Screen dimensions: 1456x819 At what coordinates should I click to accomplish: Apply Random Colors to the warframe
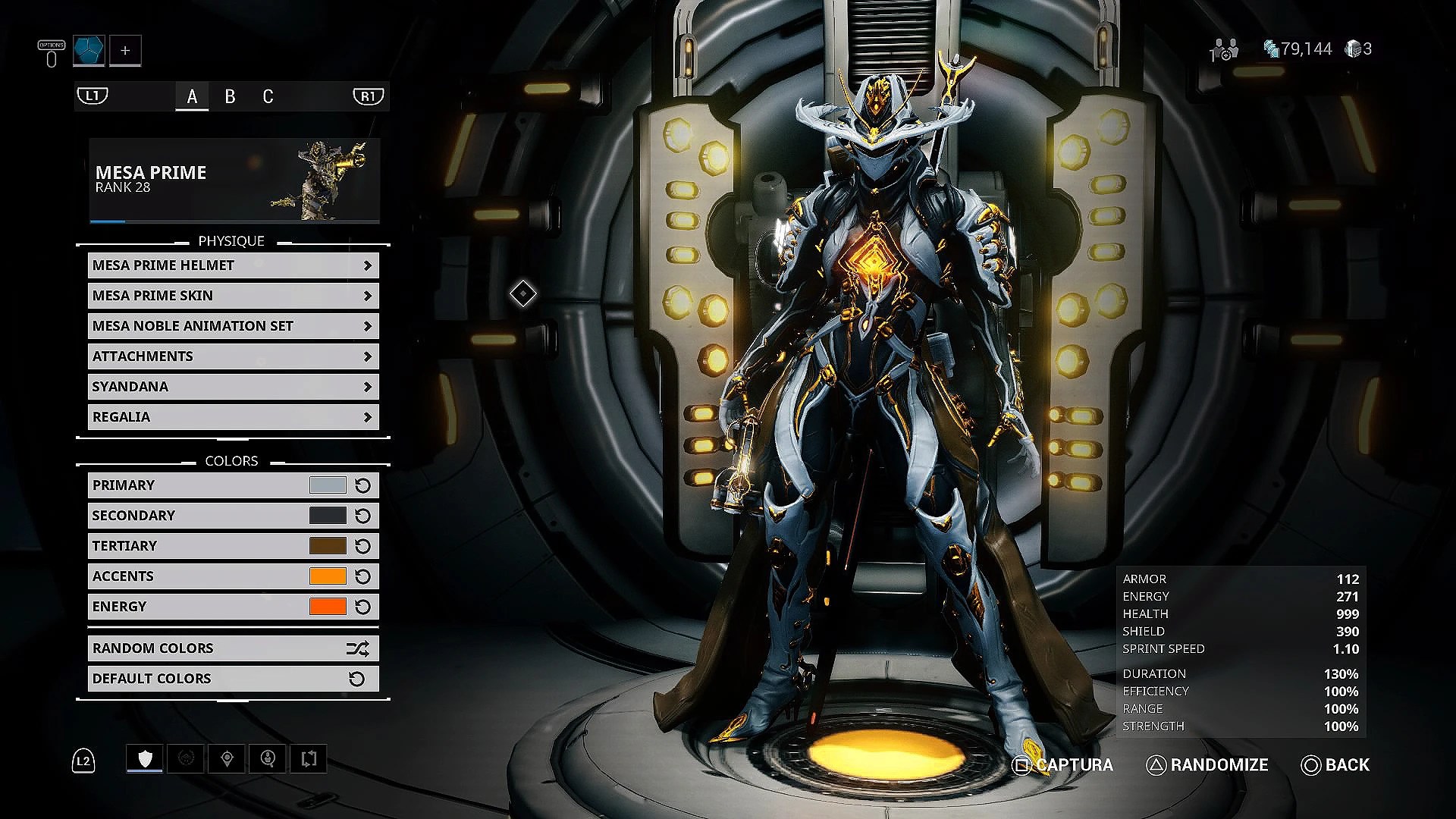[x=233, y=648]
